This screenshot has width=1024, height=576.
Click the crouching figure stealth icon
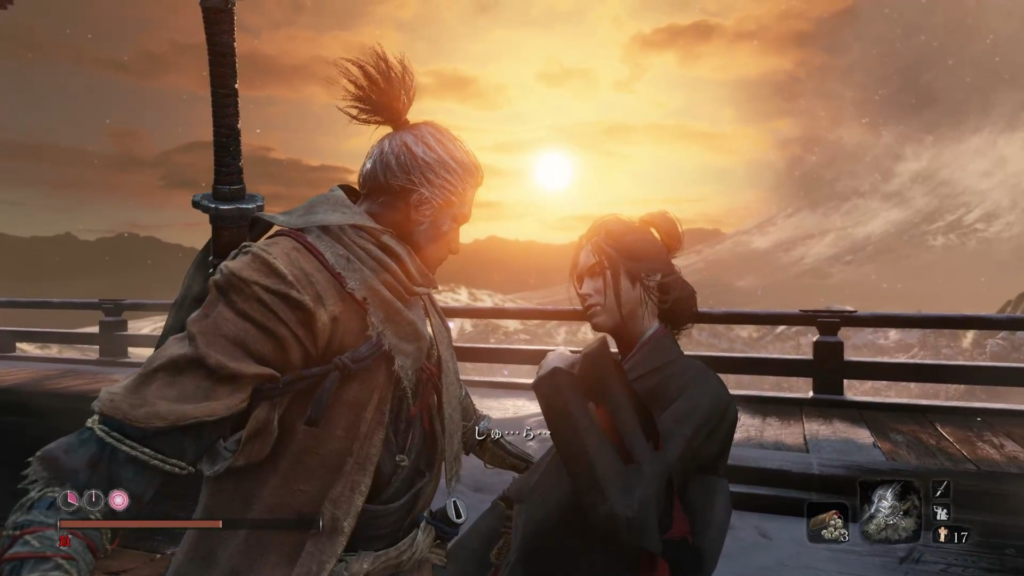tap(941, 512)
